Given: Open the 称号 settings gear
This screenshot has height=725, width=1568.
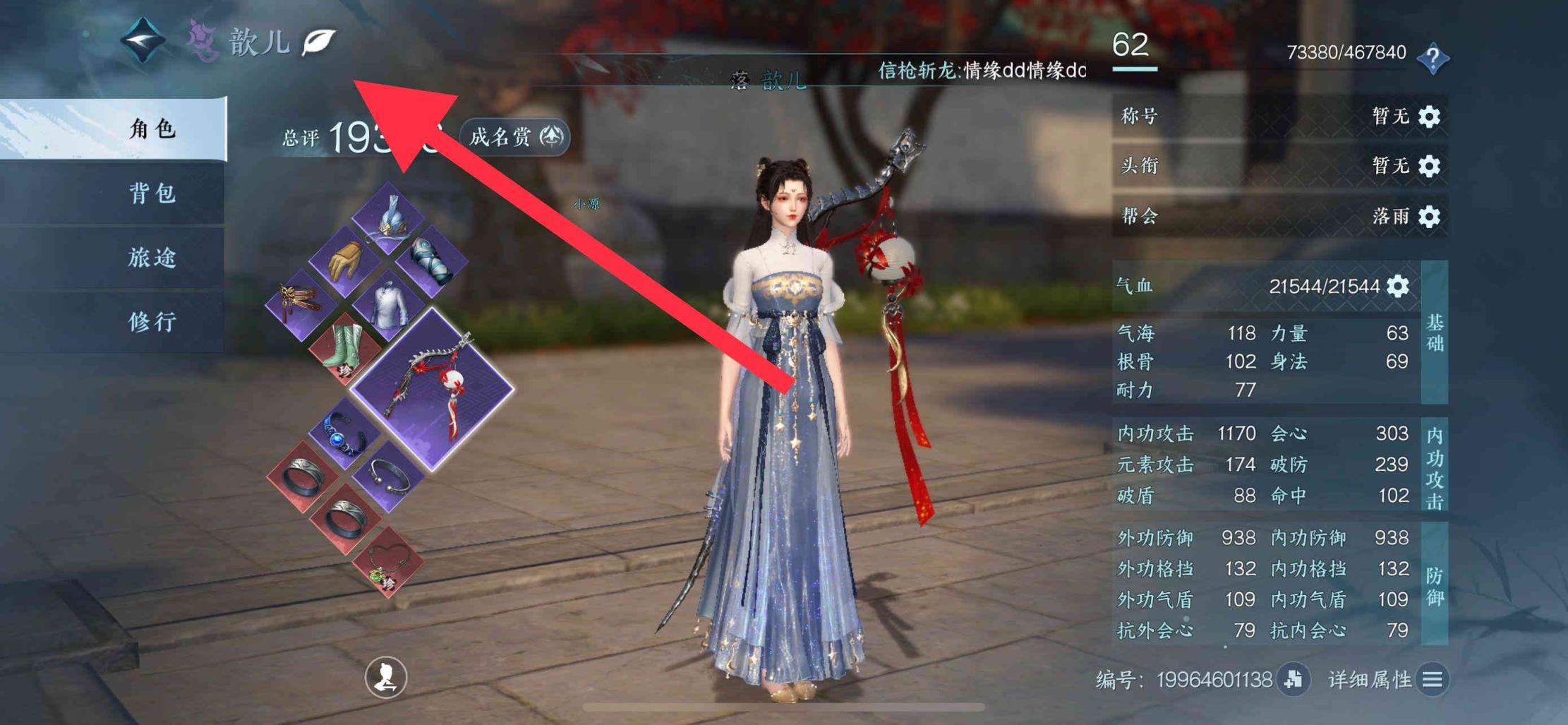Looking at the screenshot, I should click(x=1430, y=116).
